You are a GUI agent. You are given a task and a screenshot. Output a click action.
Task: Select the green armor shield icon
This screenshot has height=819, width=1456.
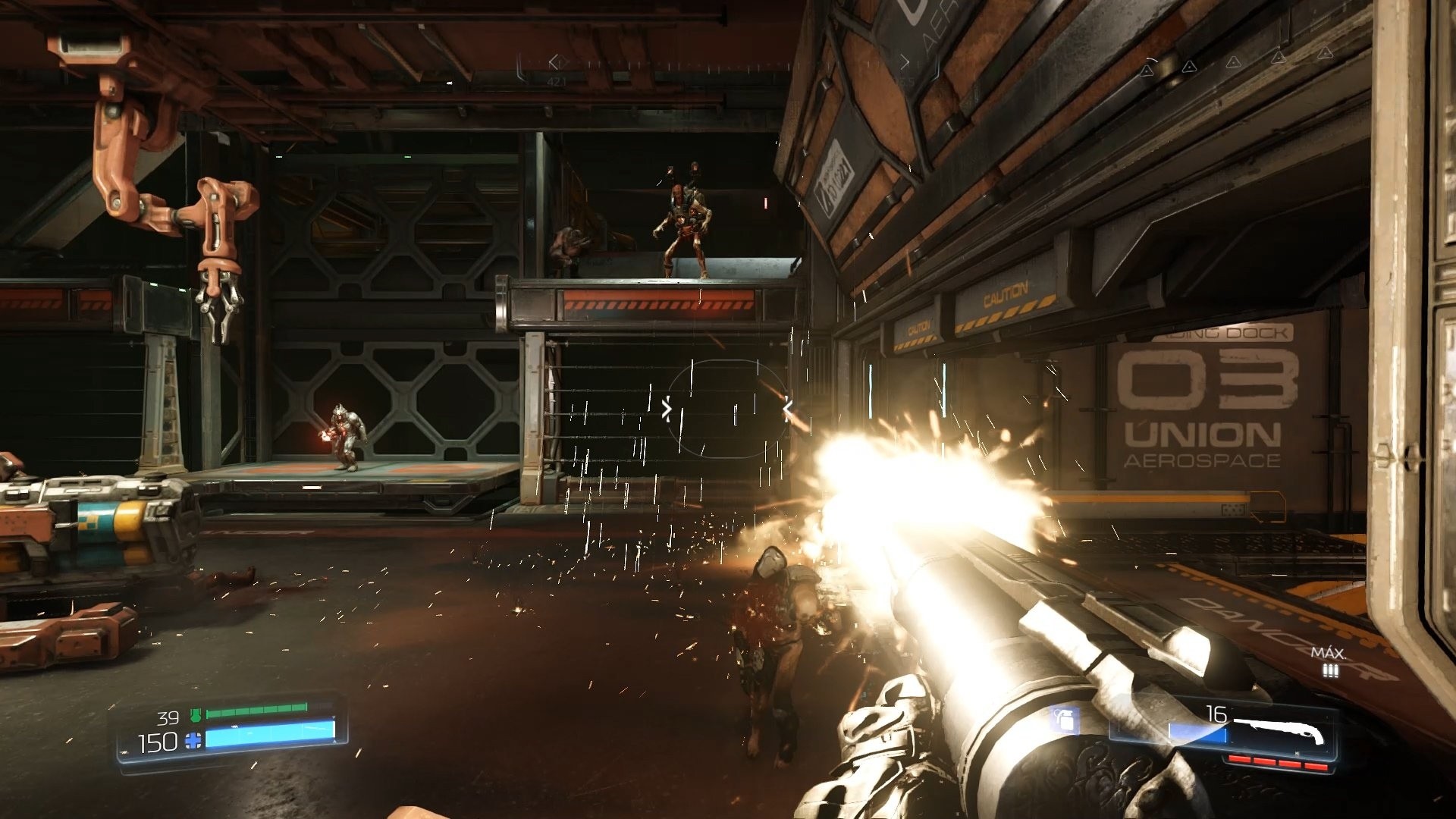pyautogui.click(x=196, y=714)
